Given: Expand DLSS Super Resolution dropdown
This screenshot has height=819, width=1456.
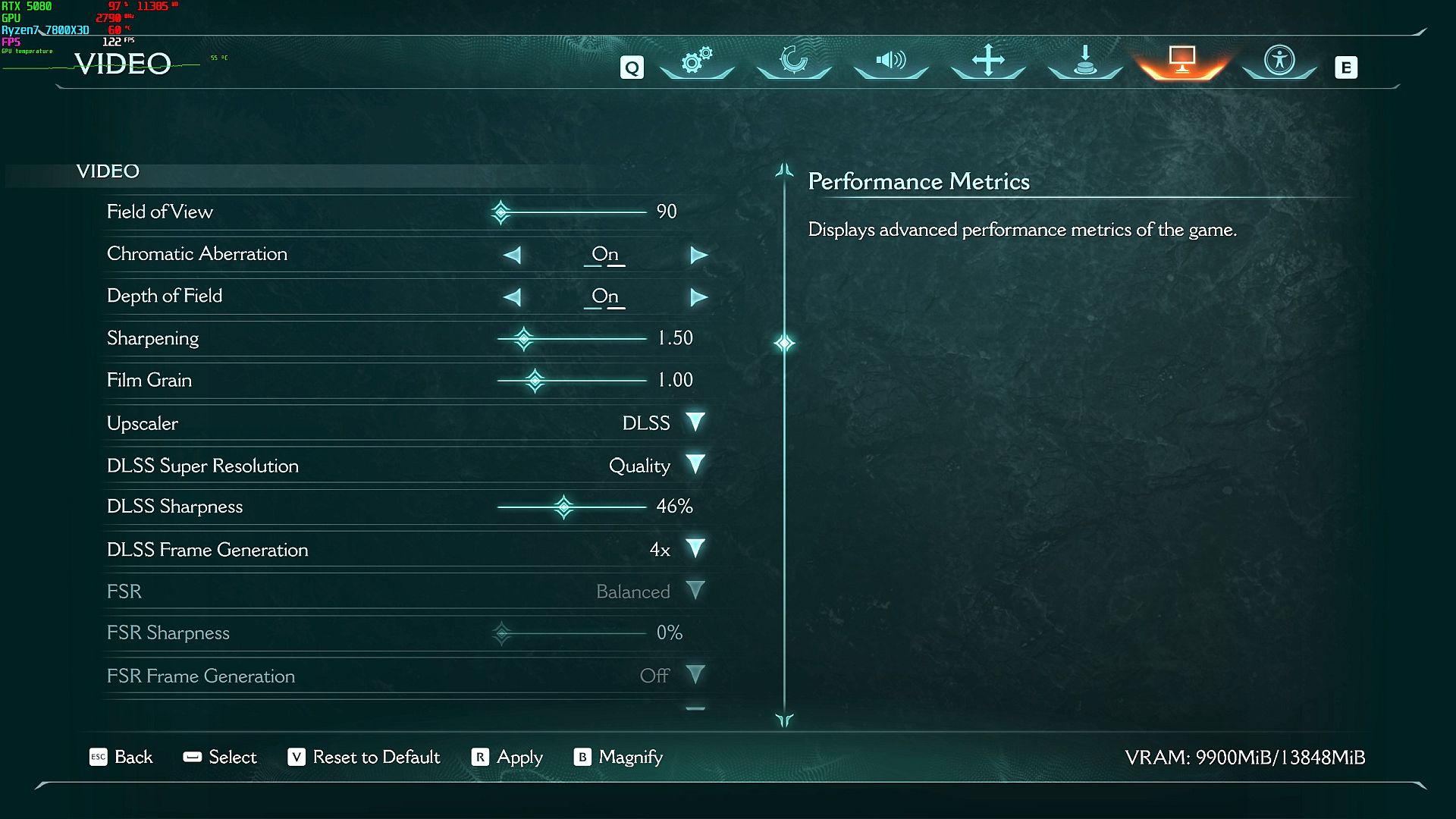Looking at the screenshot, I should [695, 465].
